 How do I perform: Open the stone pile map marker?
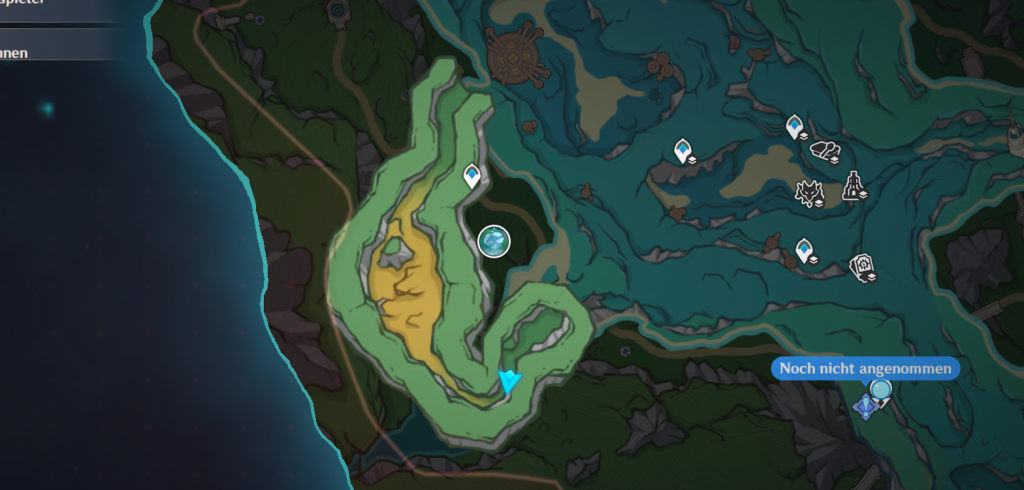tap(825, 152)
